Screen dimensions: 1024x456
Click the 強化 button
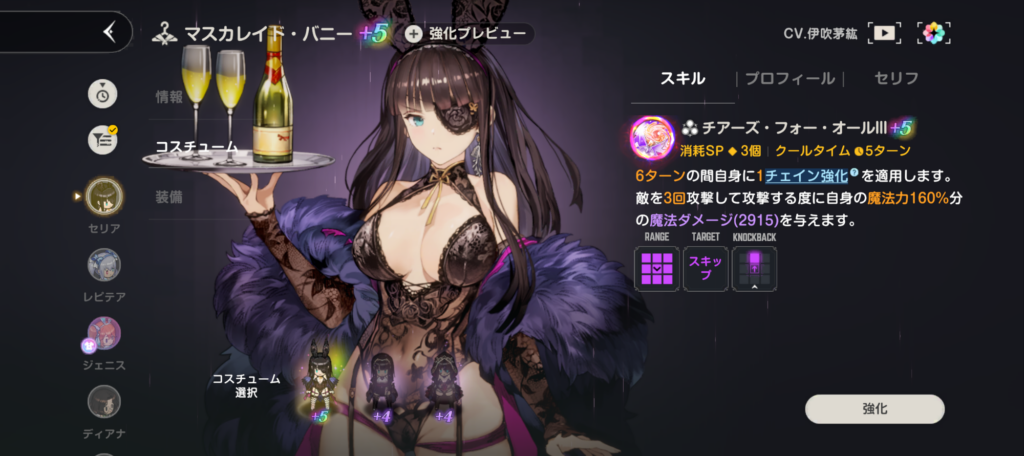(x=874, y=409)
